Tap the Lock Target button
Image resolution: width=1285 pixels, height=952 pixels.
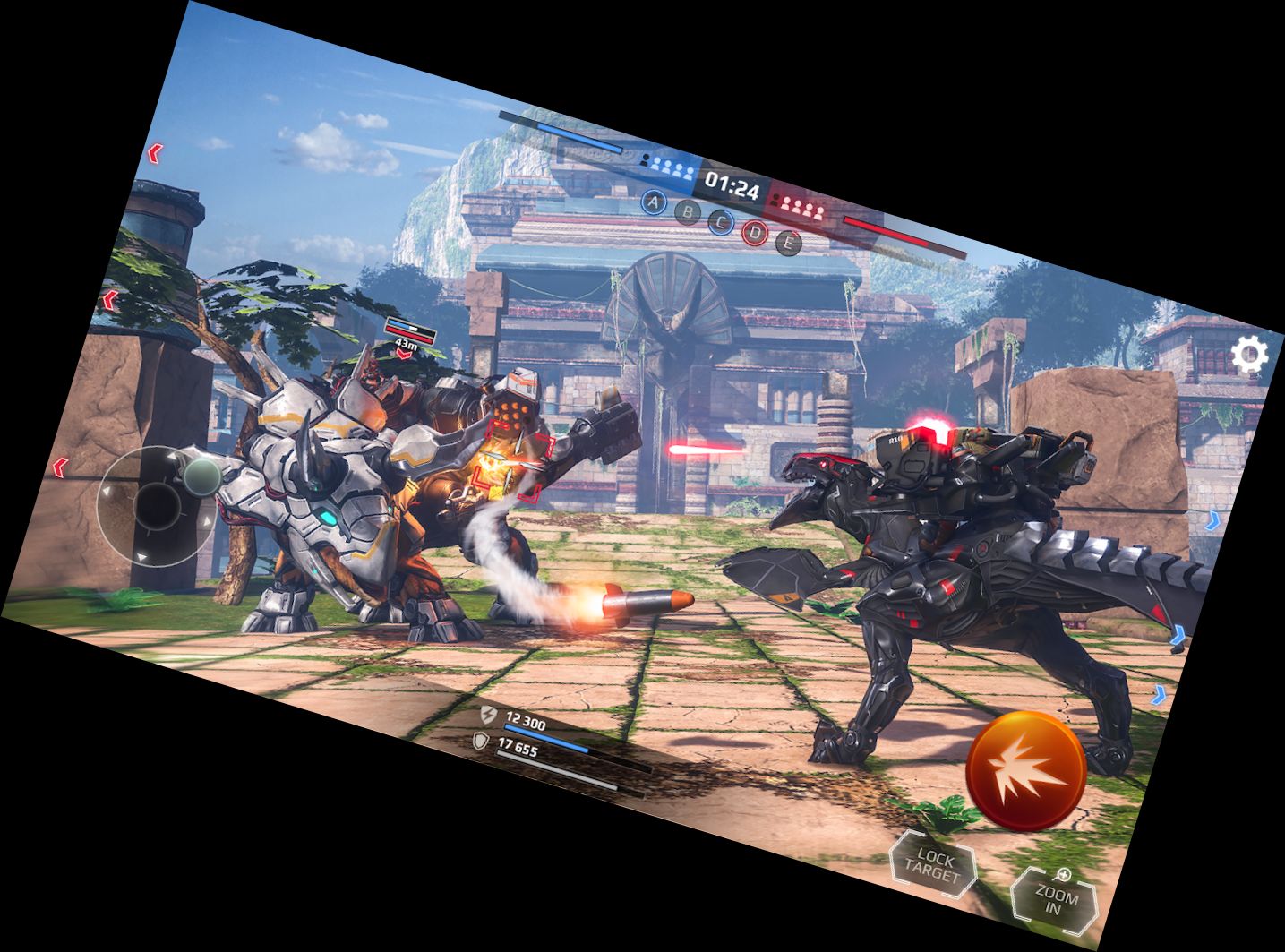[934, 866]
